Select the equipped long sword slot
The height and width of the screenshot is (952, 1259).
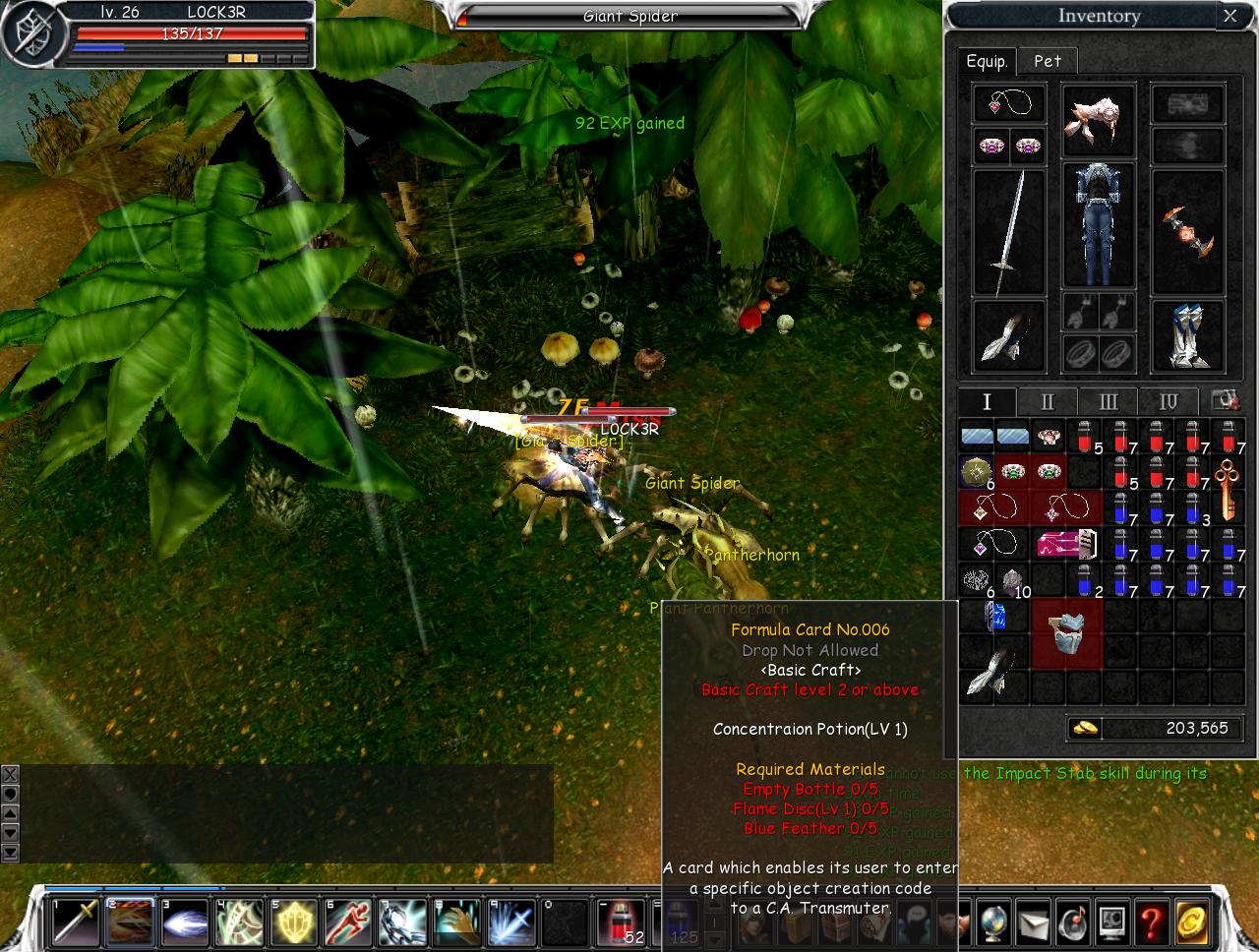(x=1008, y=231)
